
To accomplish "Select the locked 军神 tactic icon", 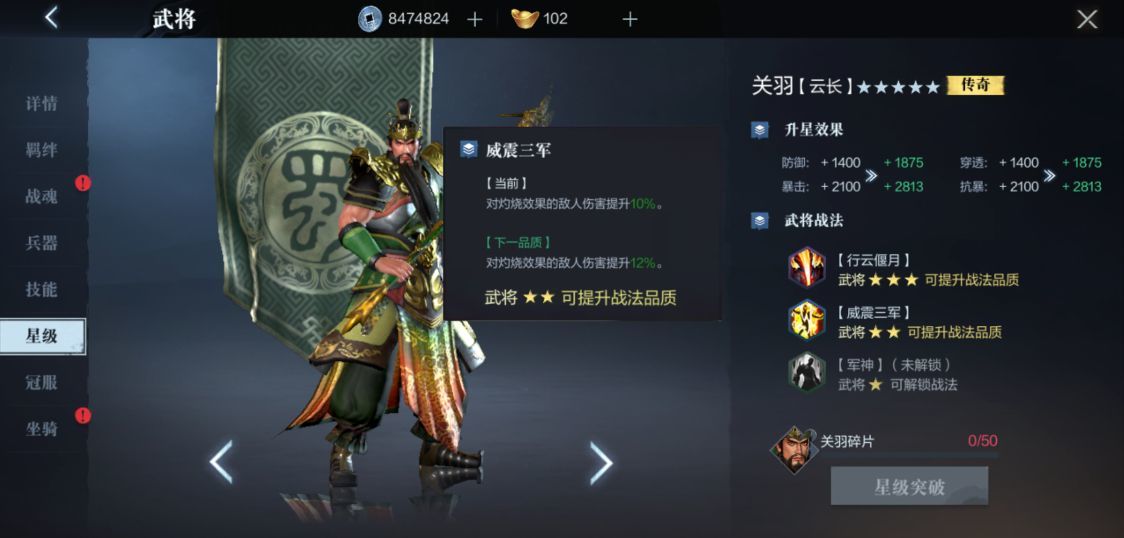I will pyautogui.click(x=806, y=373).
